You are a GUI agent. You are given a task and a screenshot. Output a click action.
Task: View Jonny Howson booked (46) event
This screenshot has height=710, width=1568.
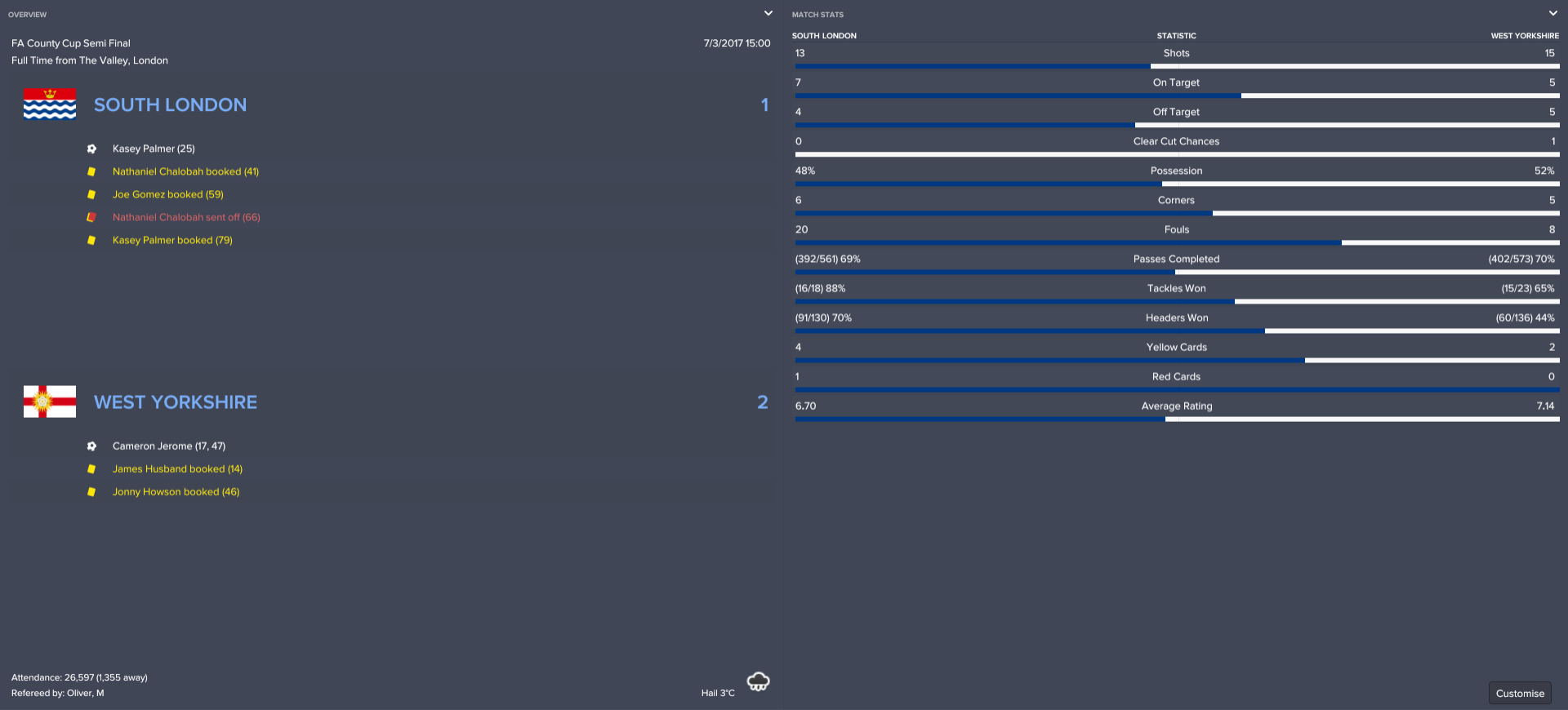click(176, 492)
